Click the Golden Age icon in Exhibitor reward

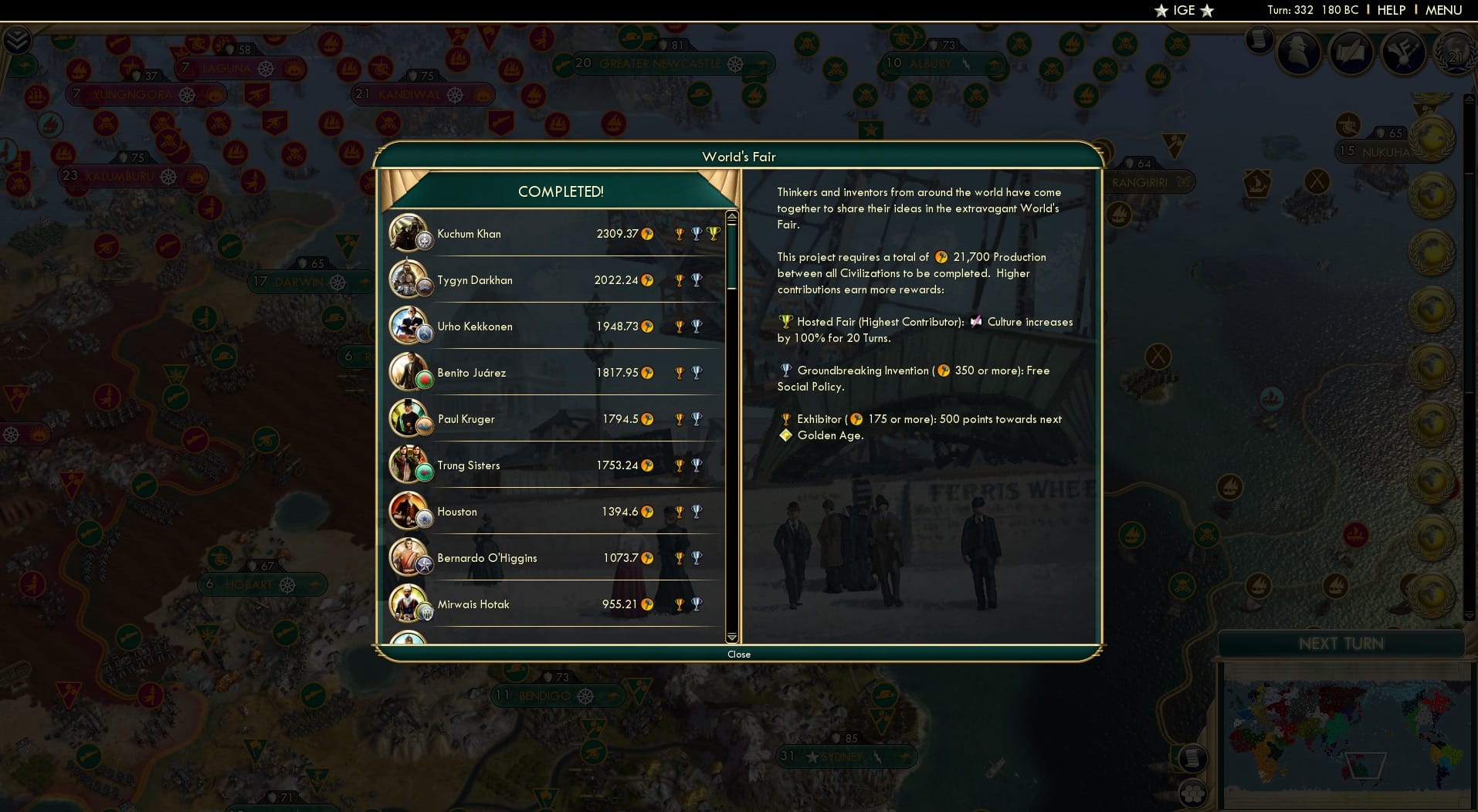(785, 435)
